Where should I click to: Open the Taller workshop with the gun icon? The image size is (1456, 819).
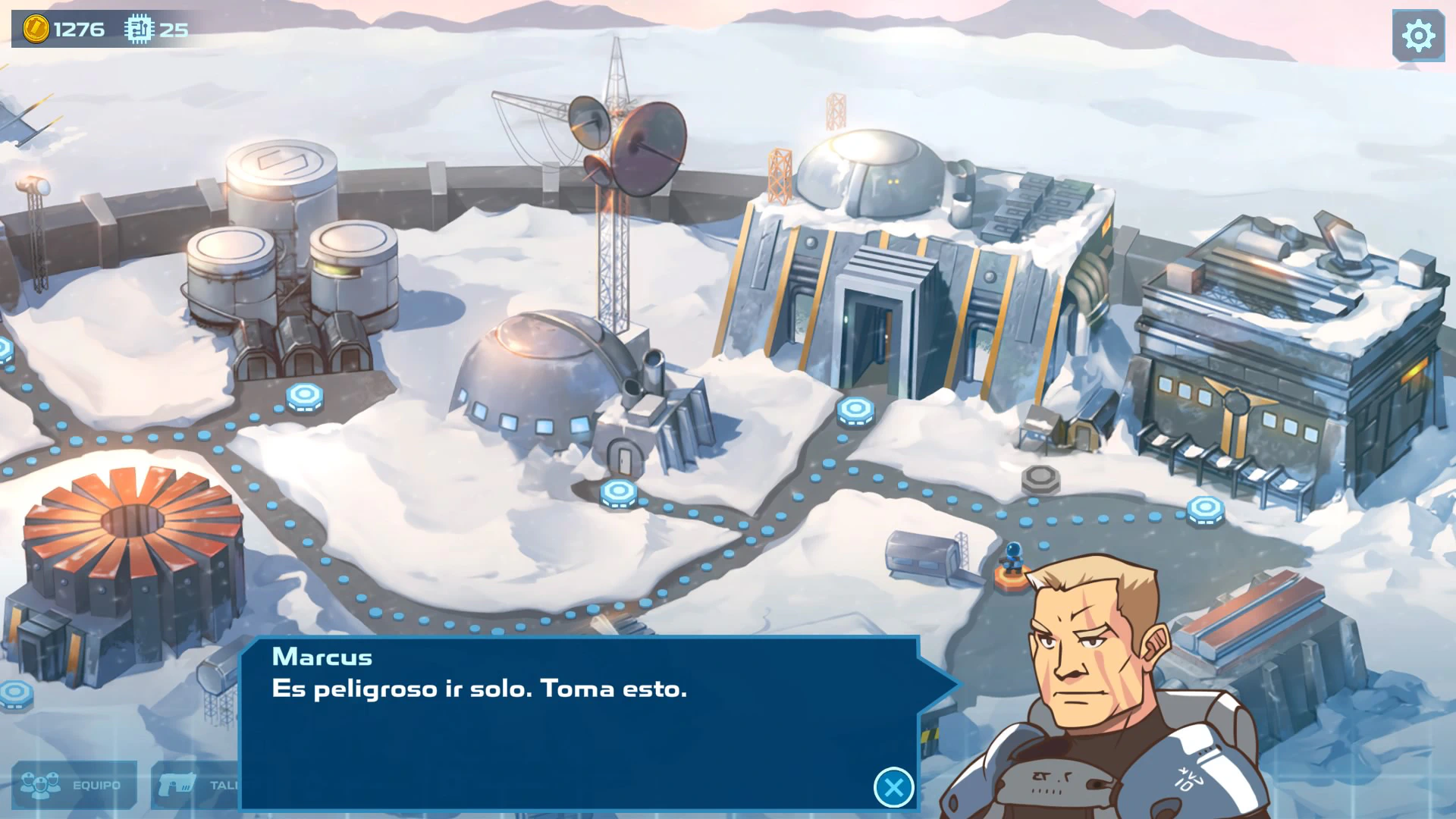[x=196, y=785]
